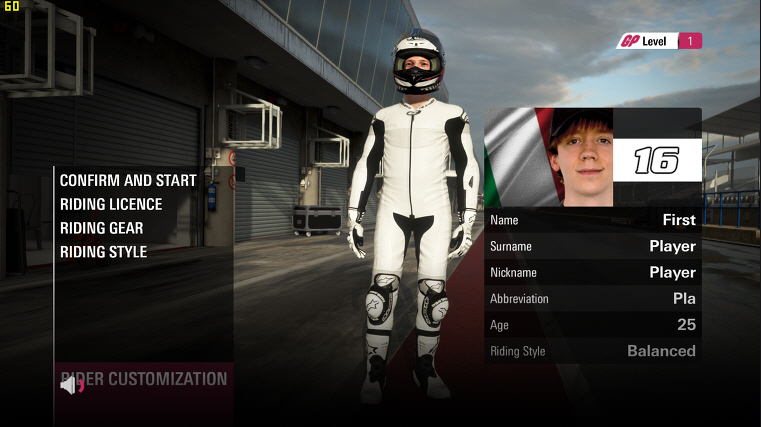Select Confirm and Start
761x427 pixels.
pos(128,181)
